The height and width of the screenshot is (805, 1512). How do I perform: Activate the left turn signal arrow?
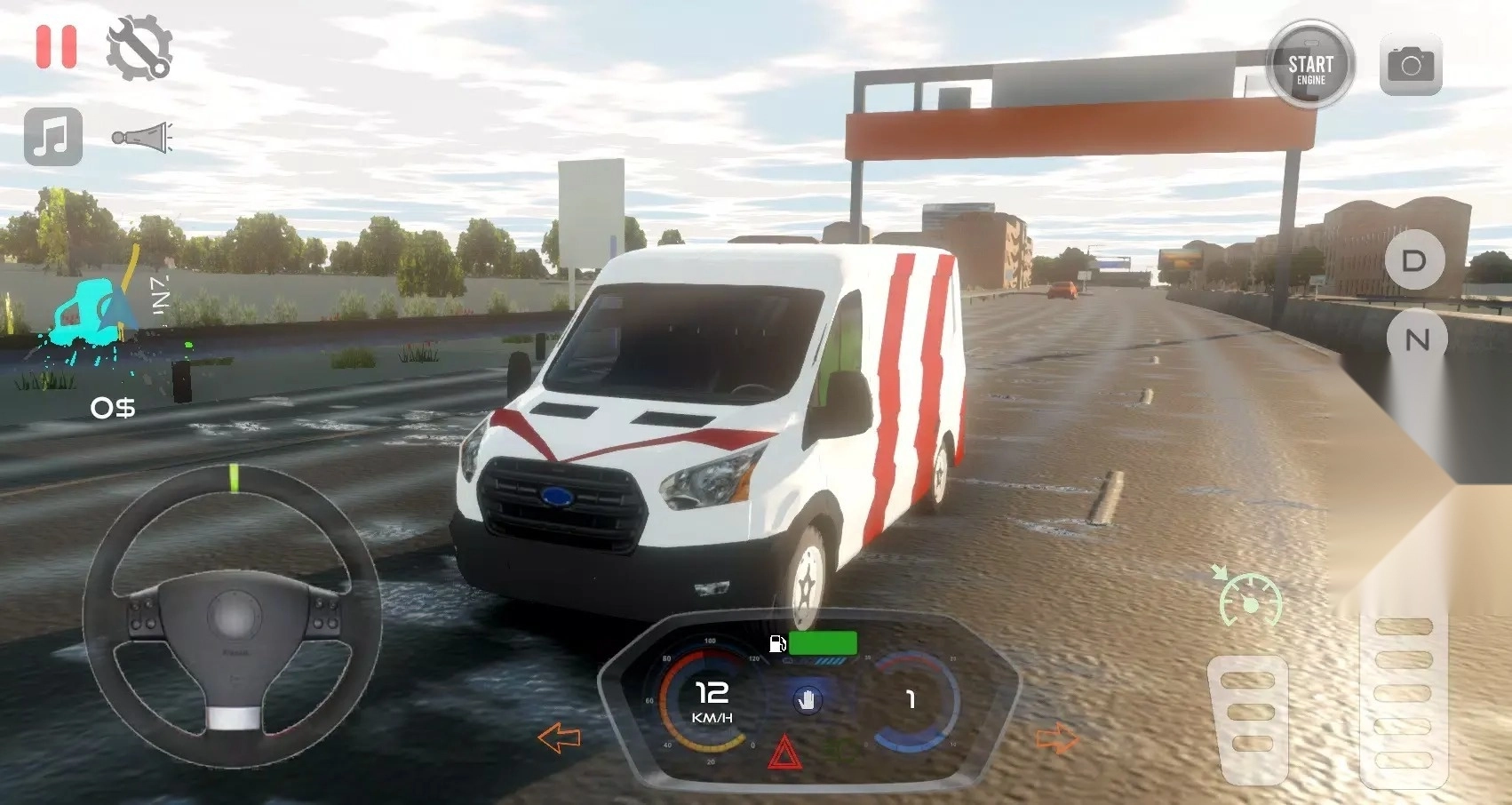[559, 737]
